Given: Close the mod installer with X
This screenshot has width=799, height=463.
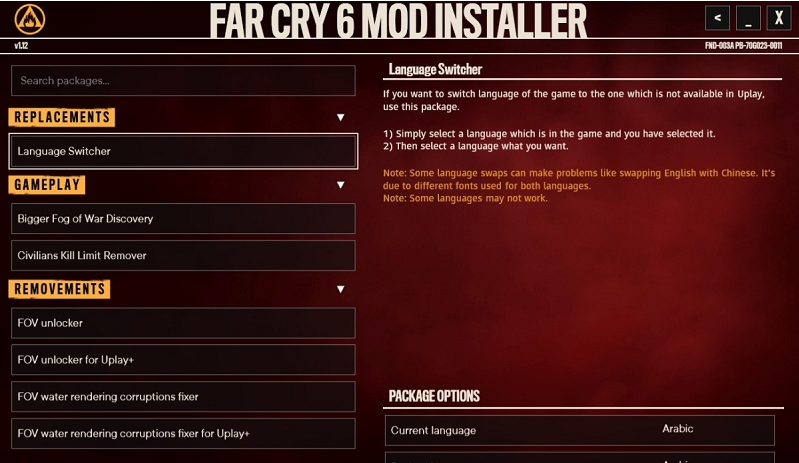Looking at the screenshot, I should pyautogui.click(x=779, y=18).
